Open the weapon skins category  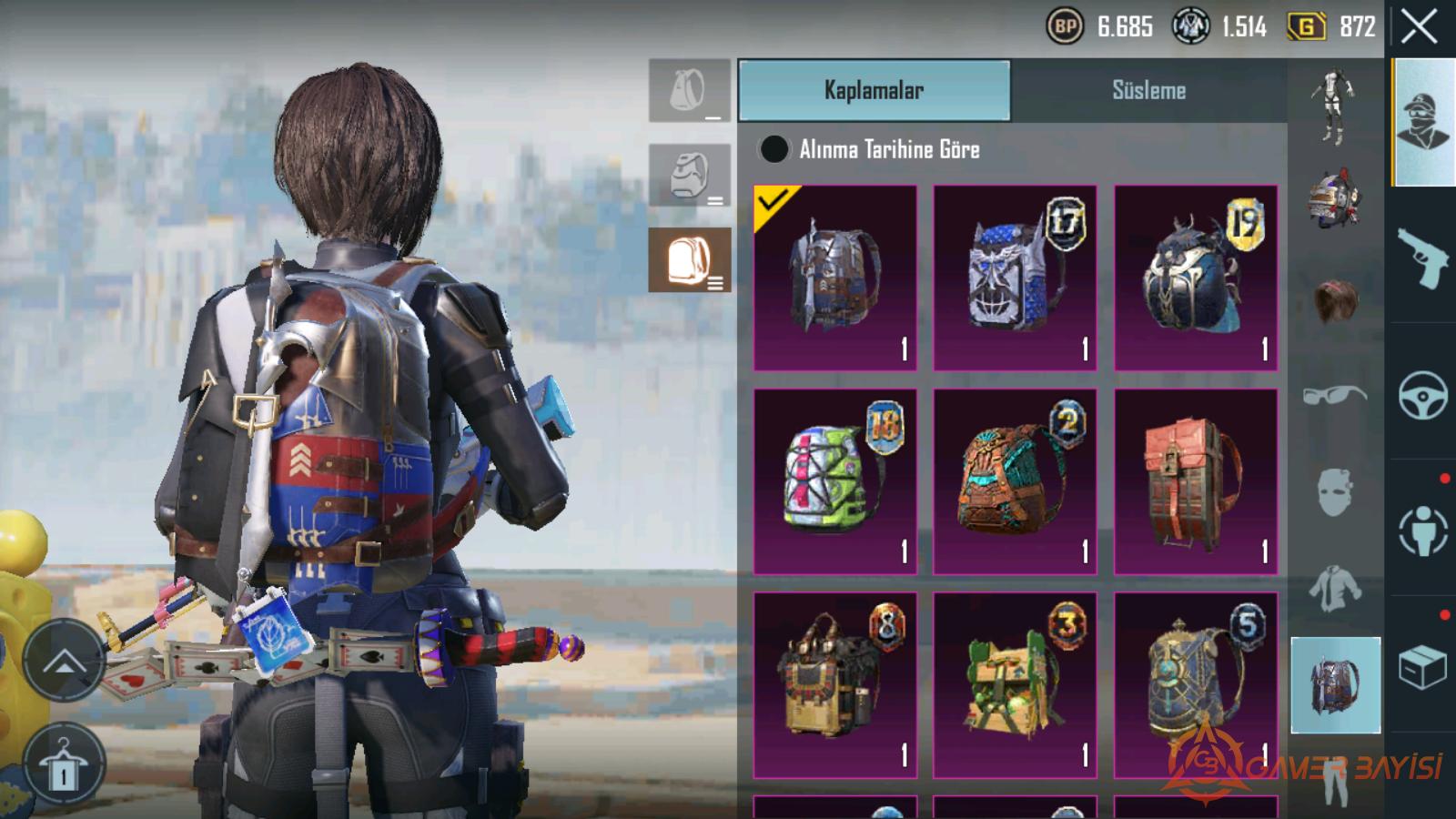(1423, 257)
